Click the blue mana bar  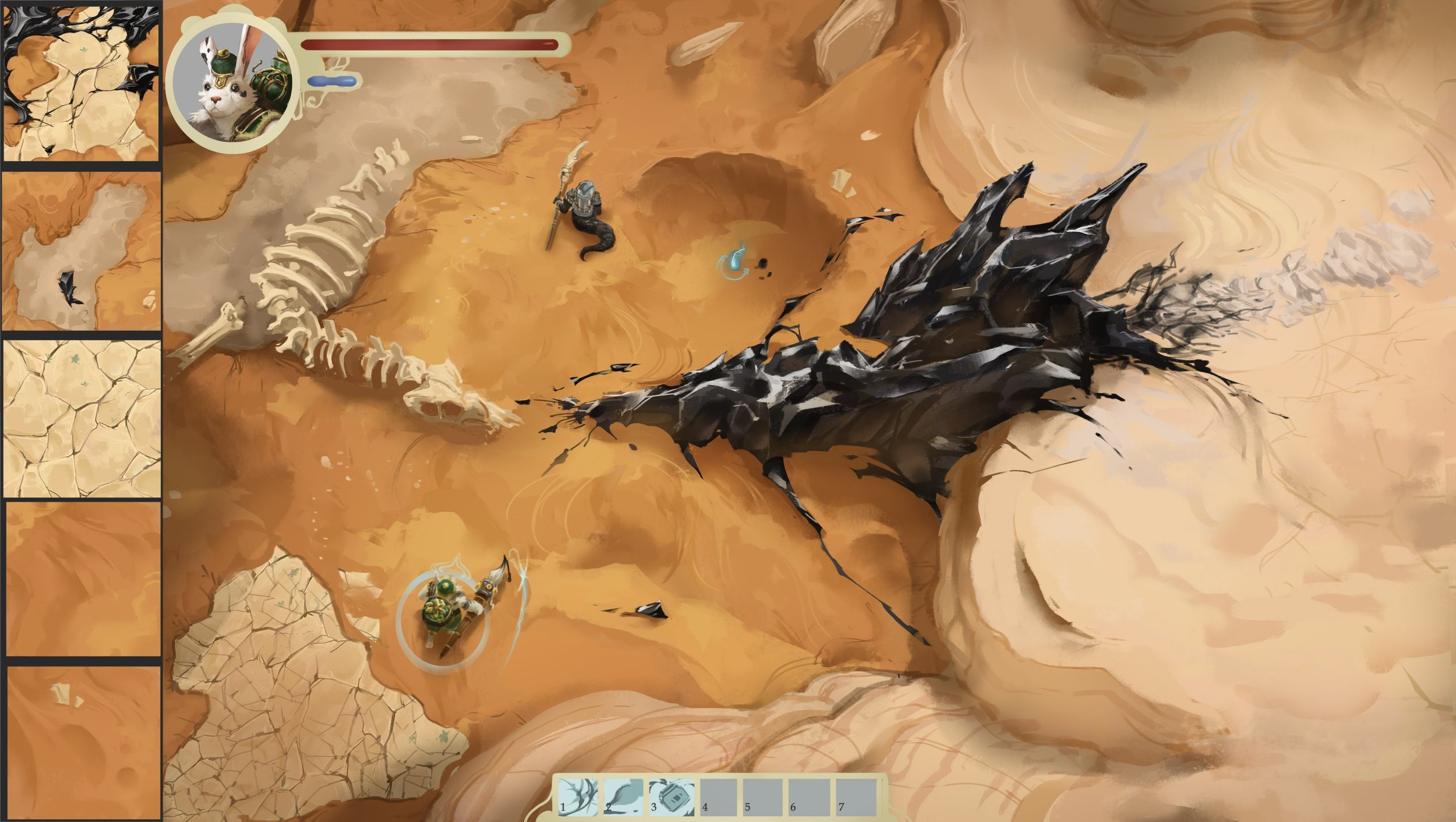[332, 83]
